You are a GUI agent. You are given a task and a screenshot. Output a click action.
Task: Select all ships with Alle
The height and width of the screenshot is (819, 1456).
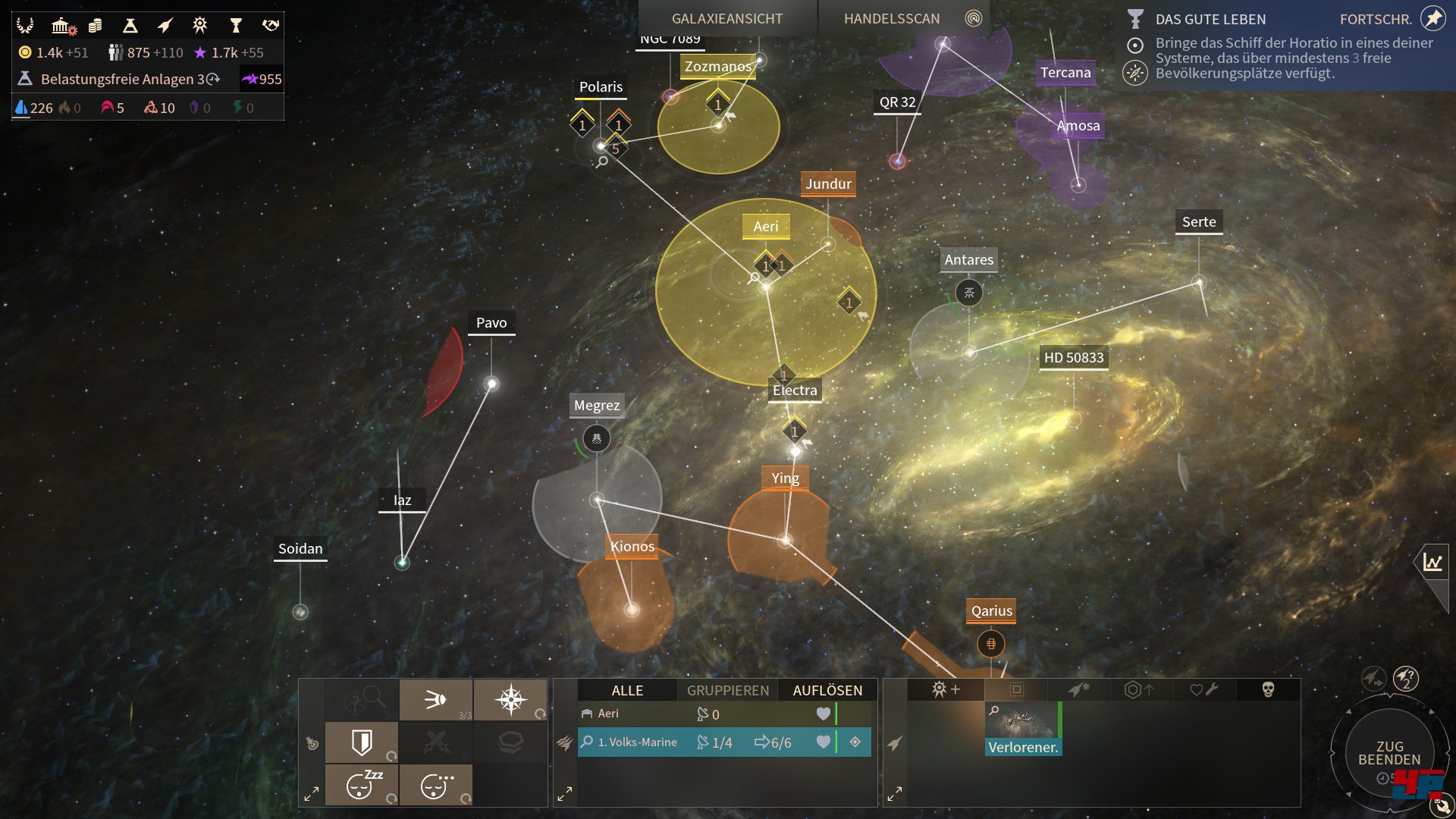(x=627, y=690)
